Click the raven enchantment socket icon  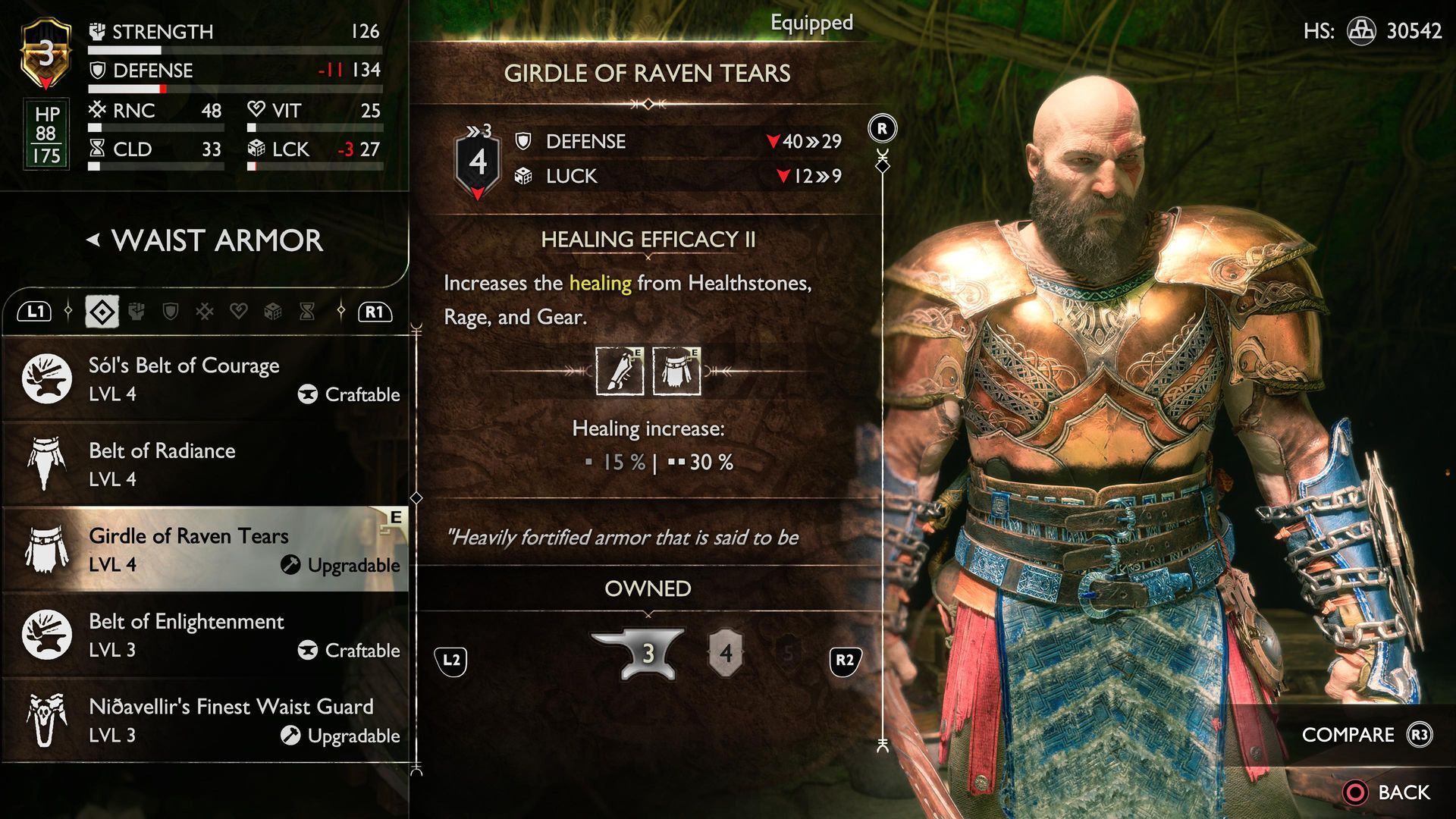(x=618, y=371)
